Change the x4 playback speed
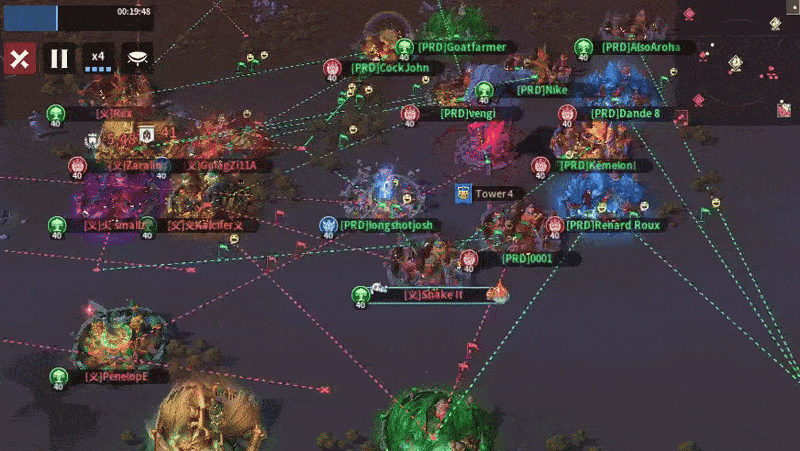Screen dimensions: 800x451 pos(98,58)
